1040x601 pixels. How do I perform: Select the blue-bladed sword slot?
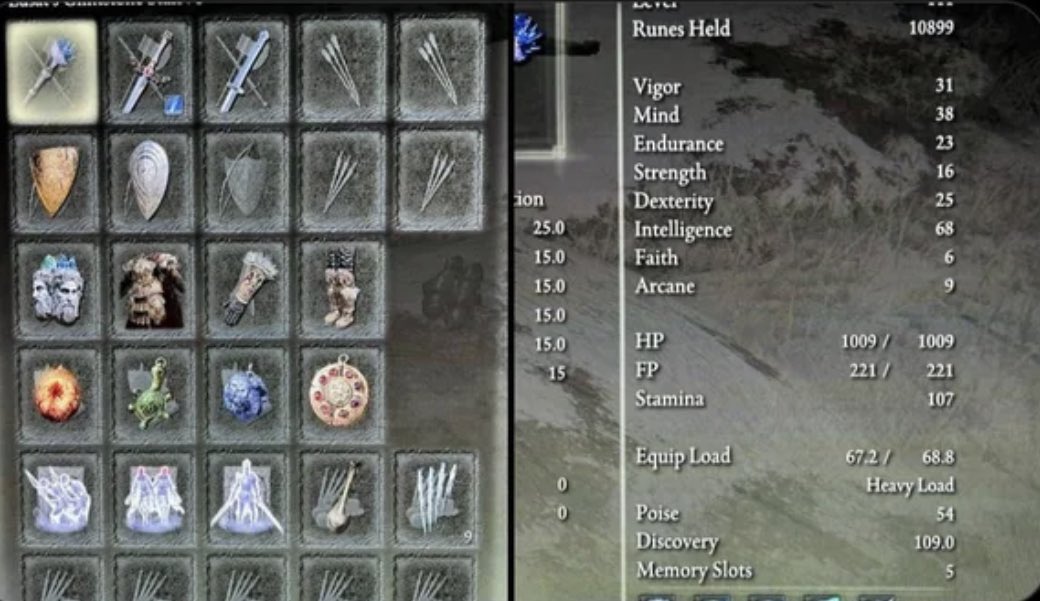point(245,72)
